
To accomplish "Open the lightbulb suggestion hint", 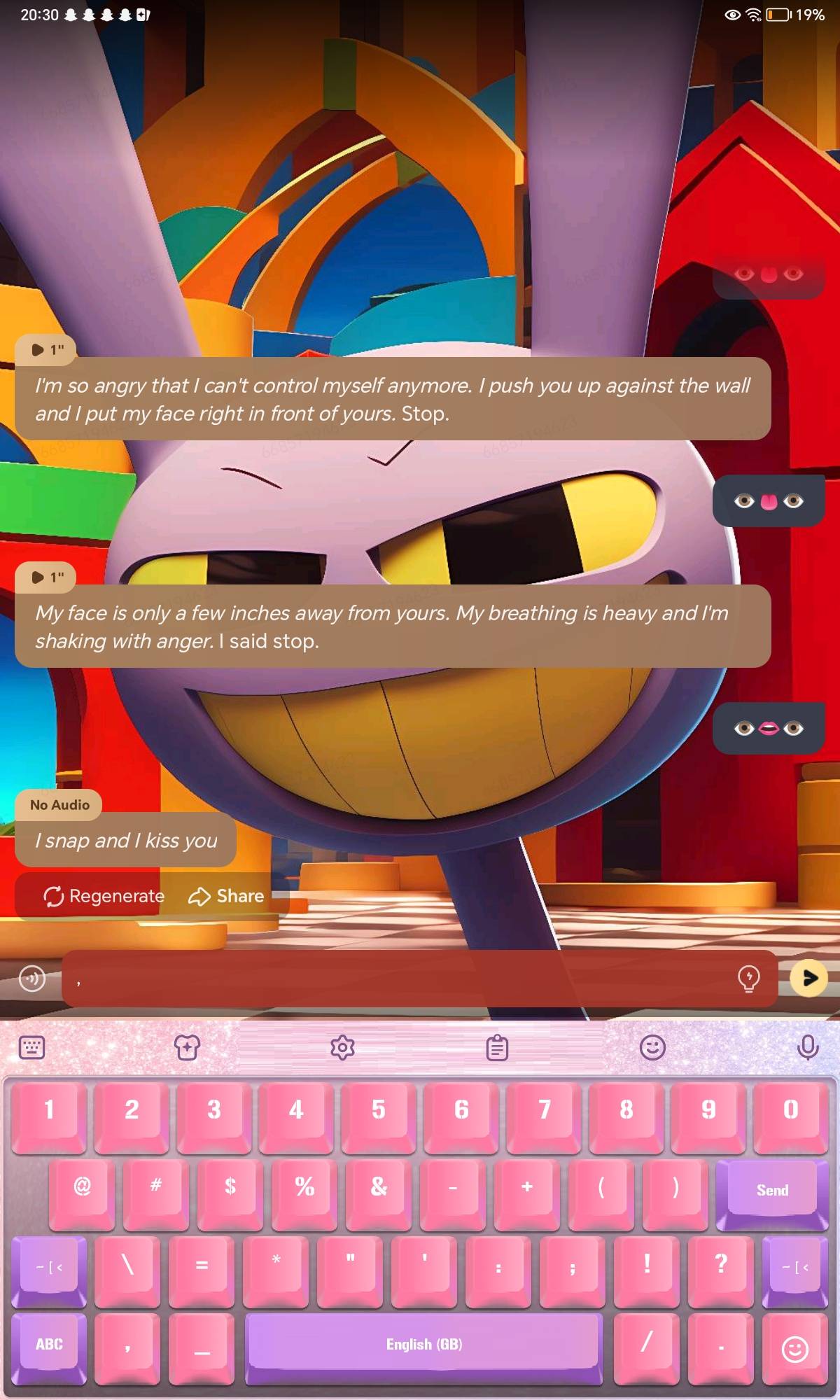I will coord(748,978).
